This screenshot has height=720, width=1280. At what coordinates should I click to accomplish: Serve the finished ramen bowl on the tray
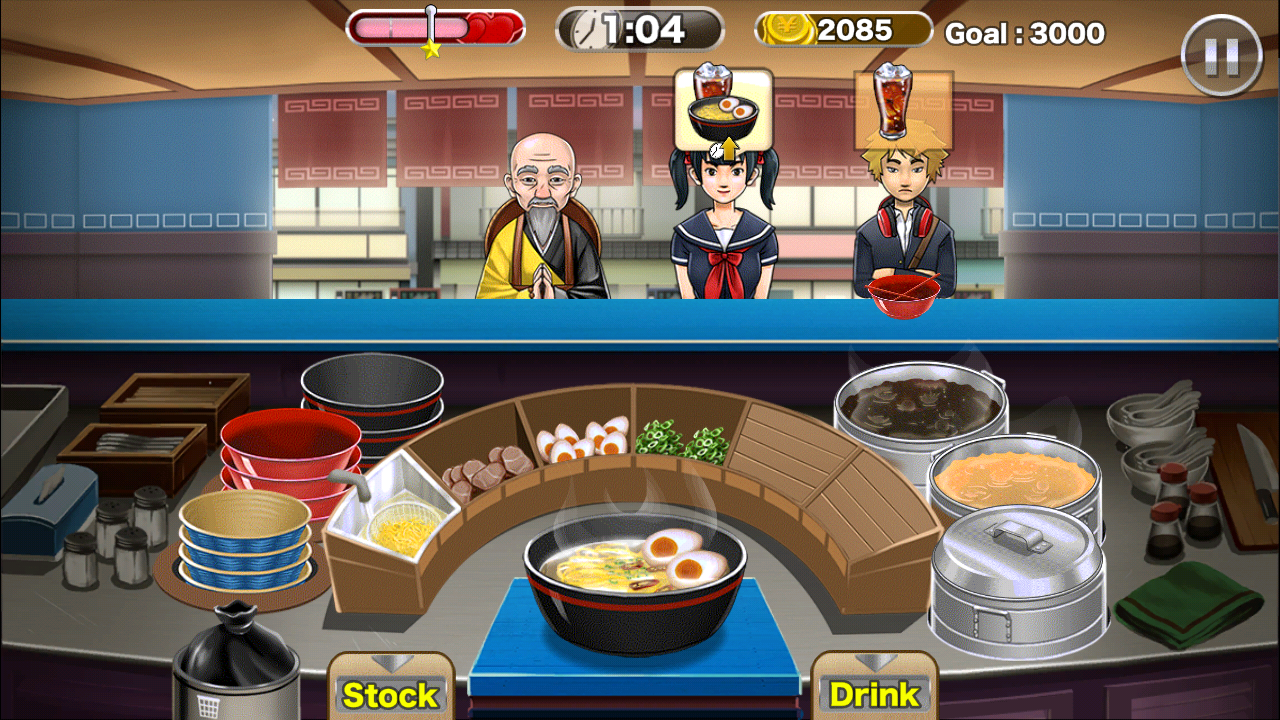(634, 580)
